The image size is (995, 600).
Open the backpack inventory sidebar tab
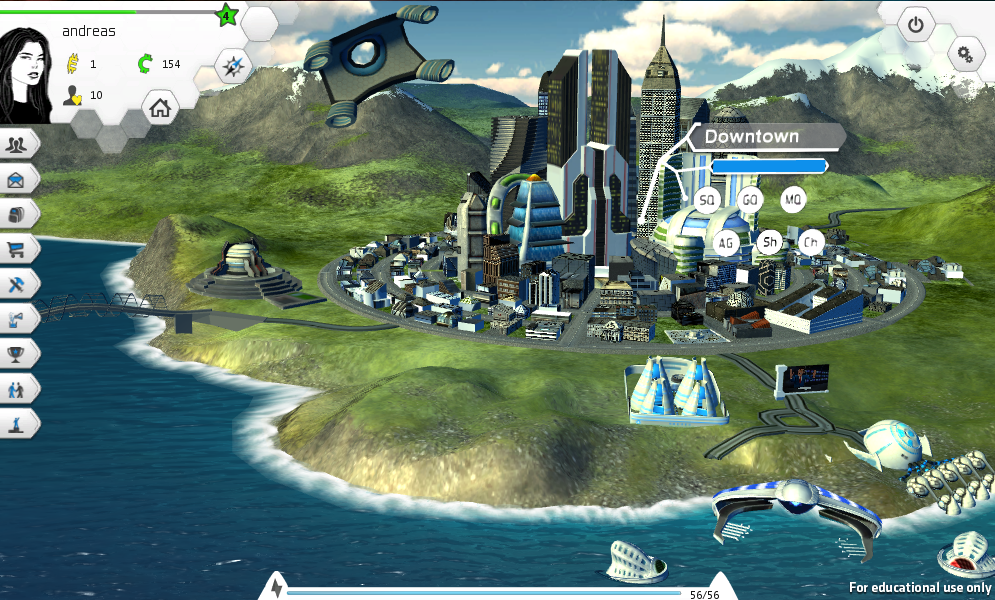18,214
